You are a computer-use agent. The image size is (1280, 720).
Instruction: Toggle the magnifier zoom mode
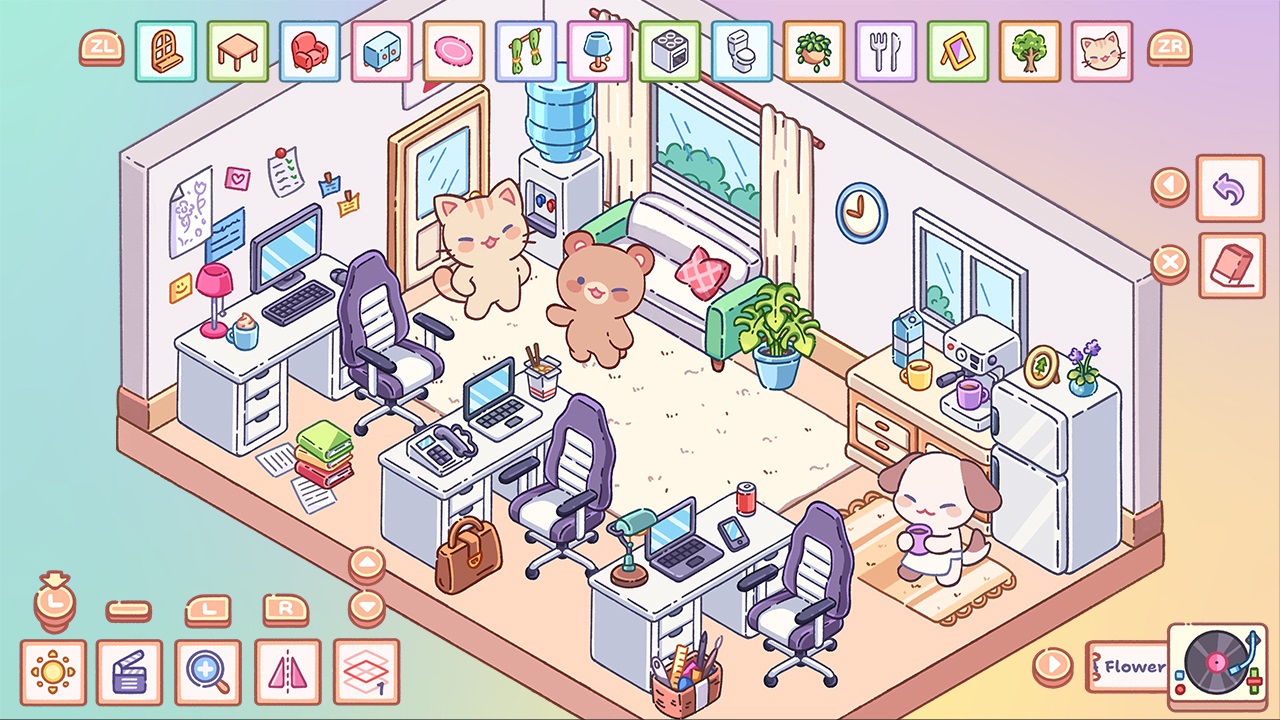208,672
